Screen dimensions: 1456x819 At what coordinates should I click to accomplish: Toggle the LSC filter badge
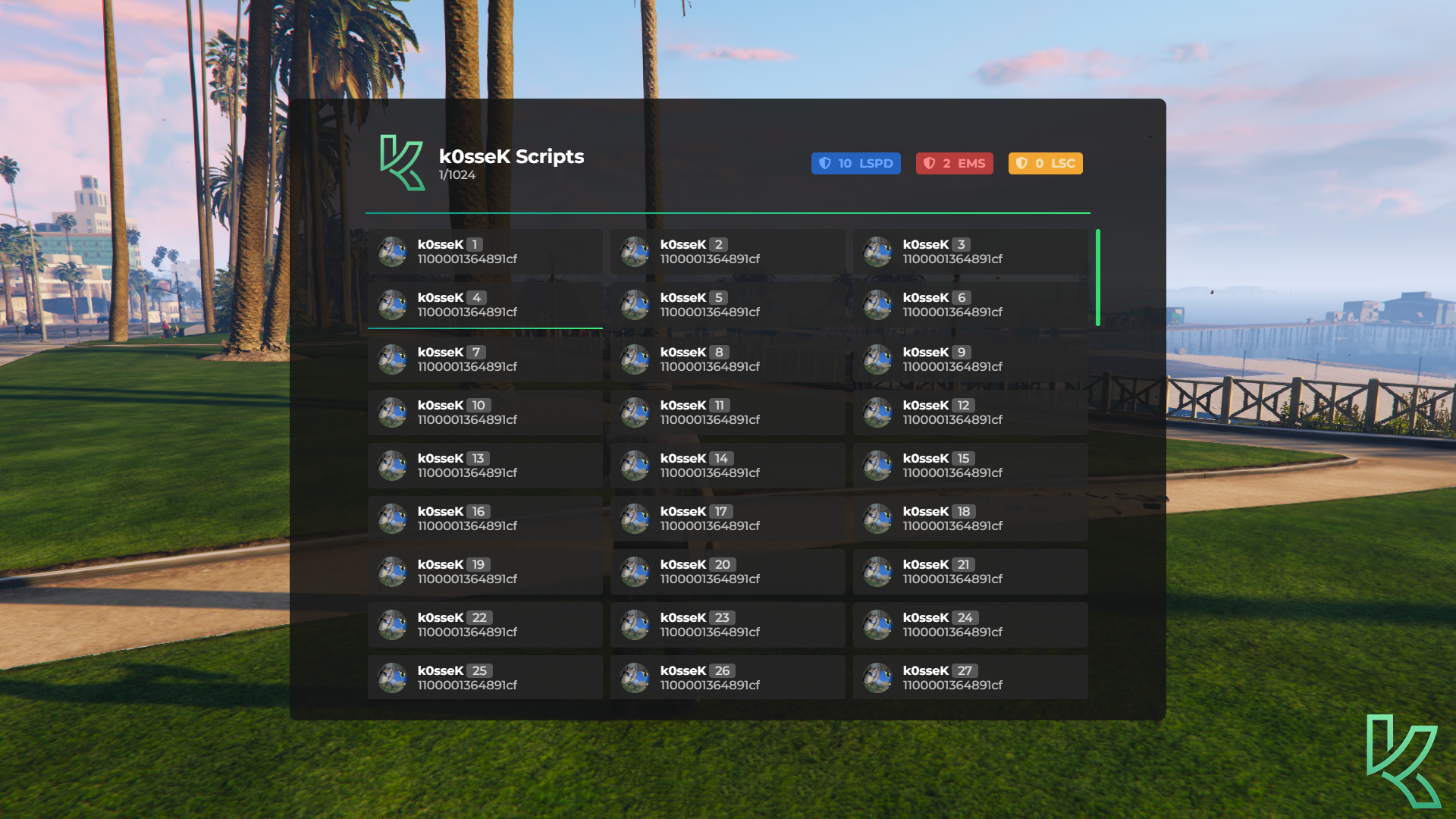[1045, 163]
